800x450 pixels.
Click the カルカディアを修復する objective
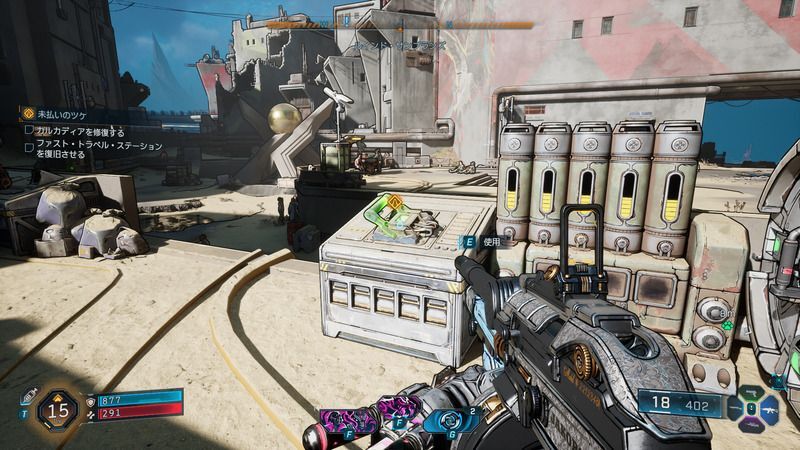tap(80, 131)
